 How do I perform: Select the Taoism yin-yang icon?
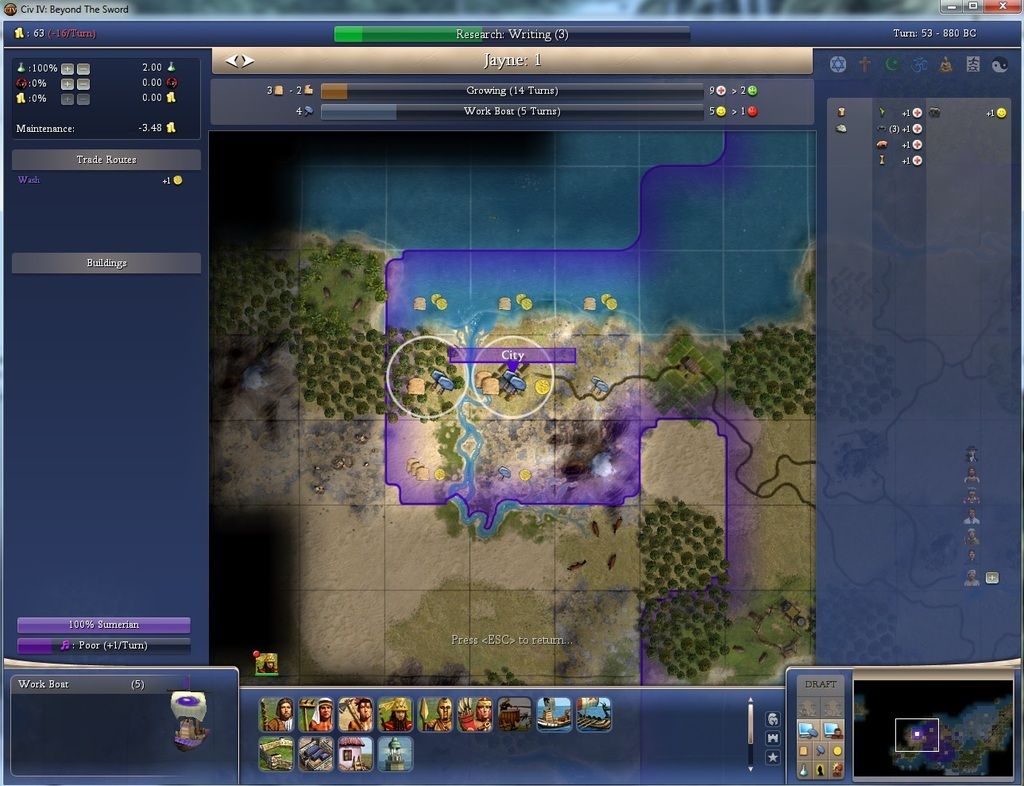coord(999,64)
